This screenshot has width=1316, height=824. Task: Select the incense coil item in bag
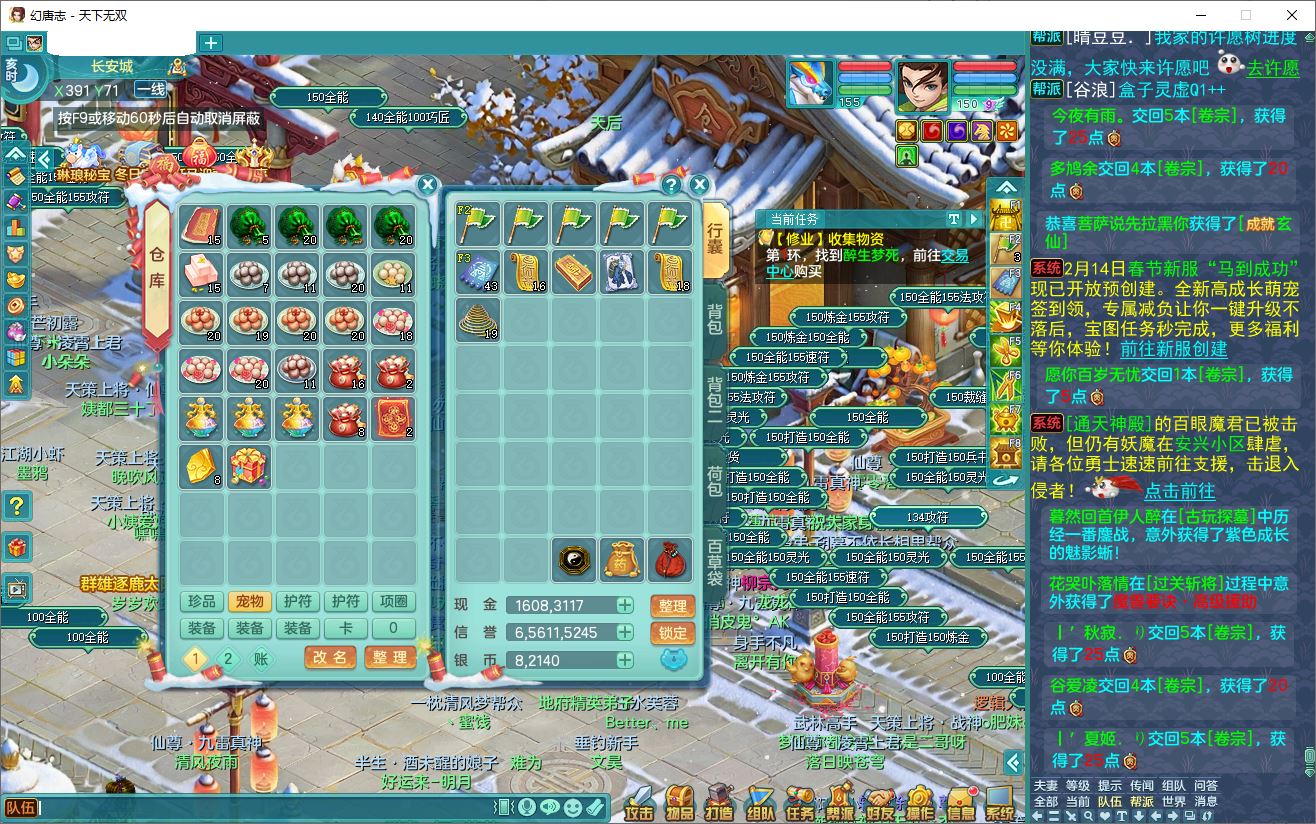pos(478,320)
